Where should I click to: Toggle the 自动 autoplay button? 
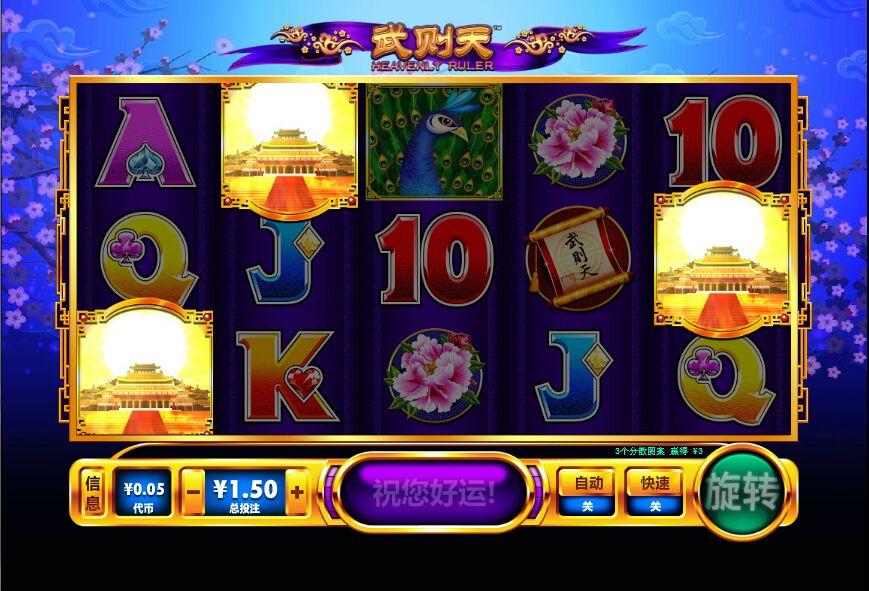(x=587, y=491)
